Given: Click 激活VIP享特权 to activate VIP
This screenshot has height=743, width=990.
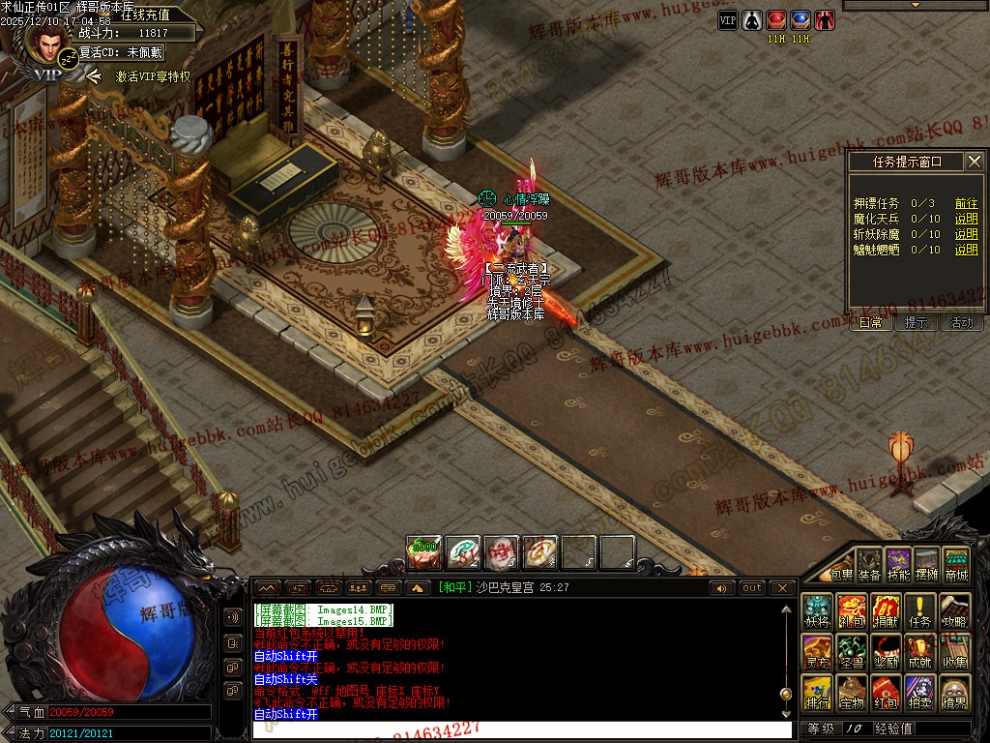Looking at the screenshot, I should 152,76.
